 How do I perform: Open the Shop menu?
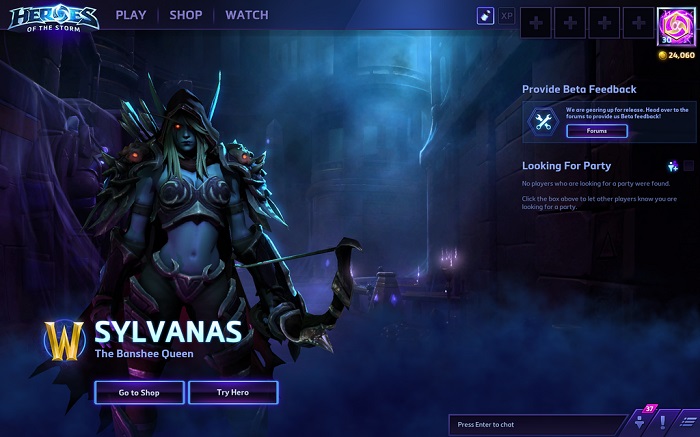pos(185,15)
